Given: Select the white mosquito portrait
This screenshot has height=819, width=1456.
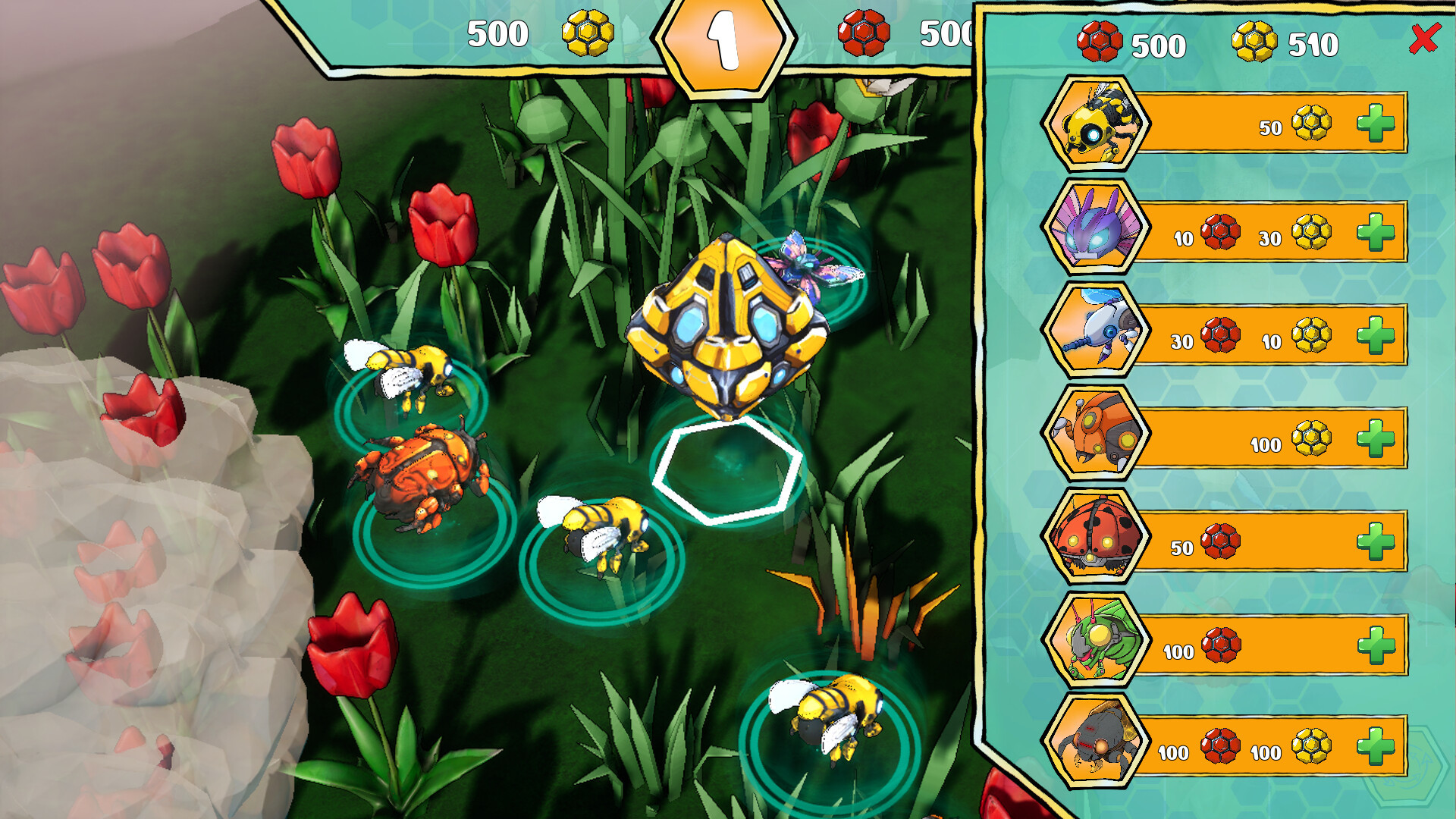Looking at the screenshot, I should tap(1096, 330).
